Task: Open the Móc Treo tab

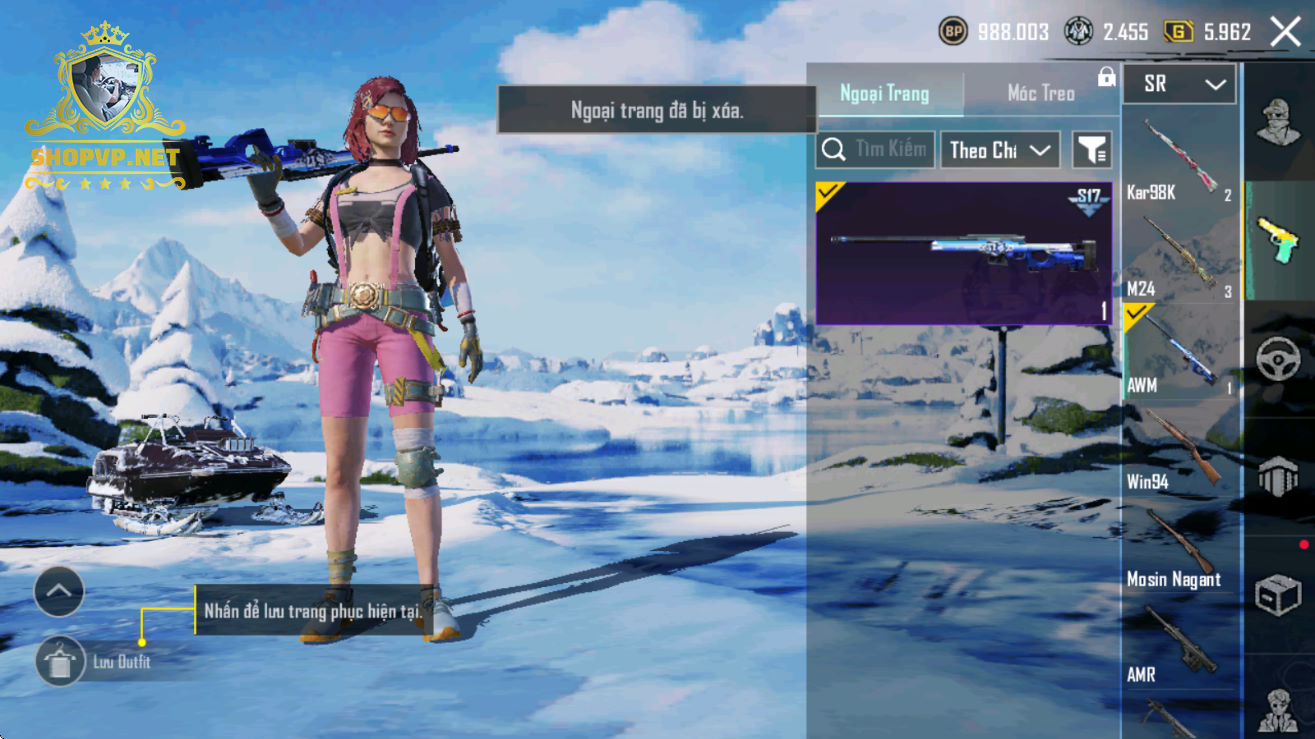Action: click(x=1041, y=94)
